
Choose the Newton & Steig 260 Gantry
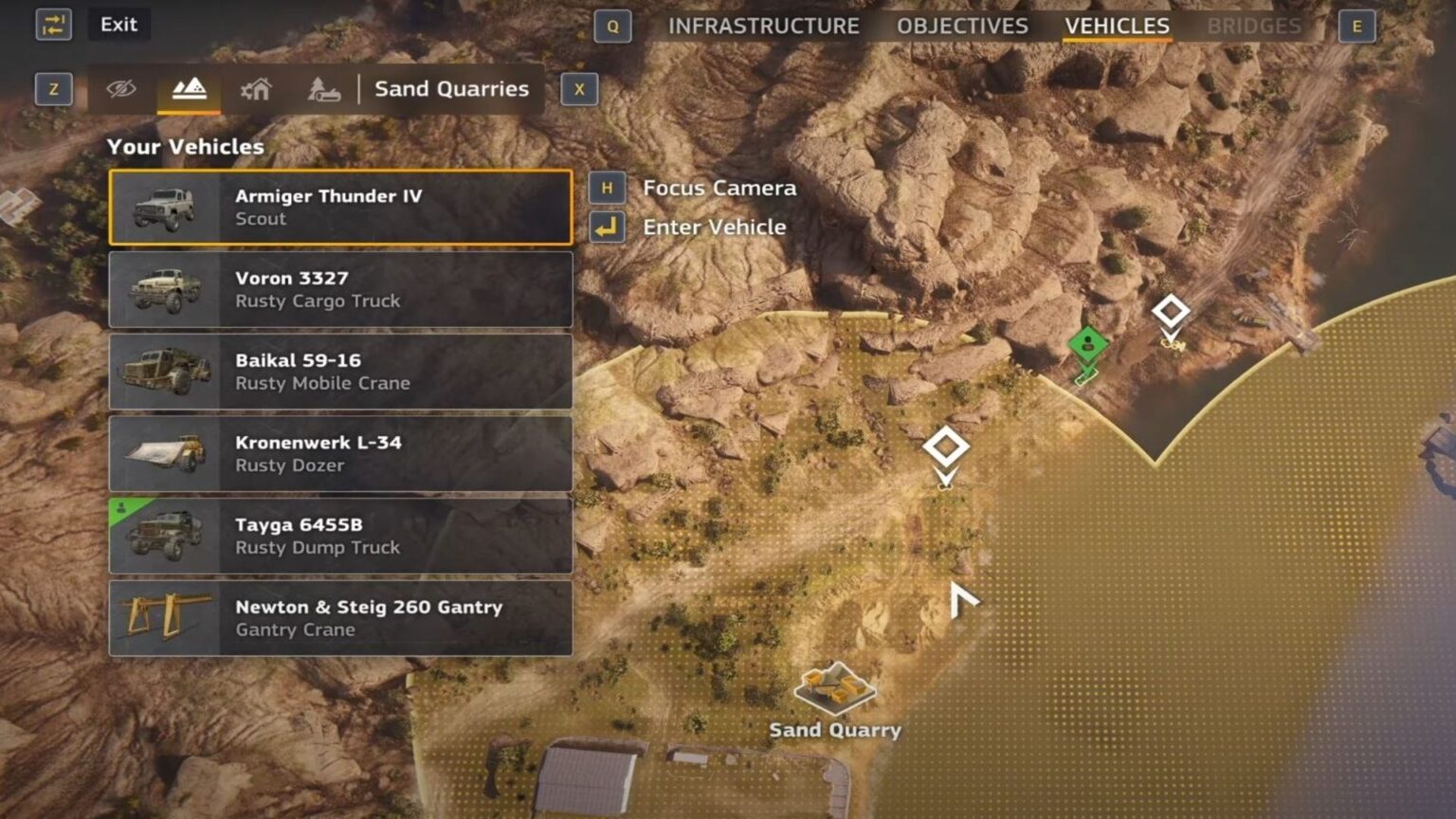click(x=340, y=618)
